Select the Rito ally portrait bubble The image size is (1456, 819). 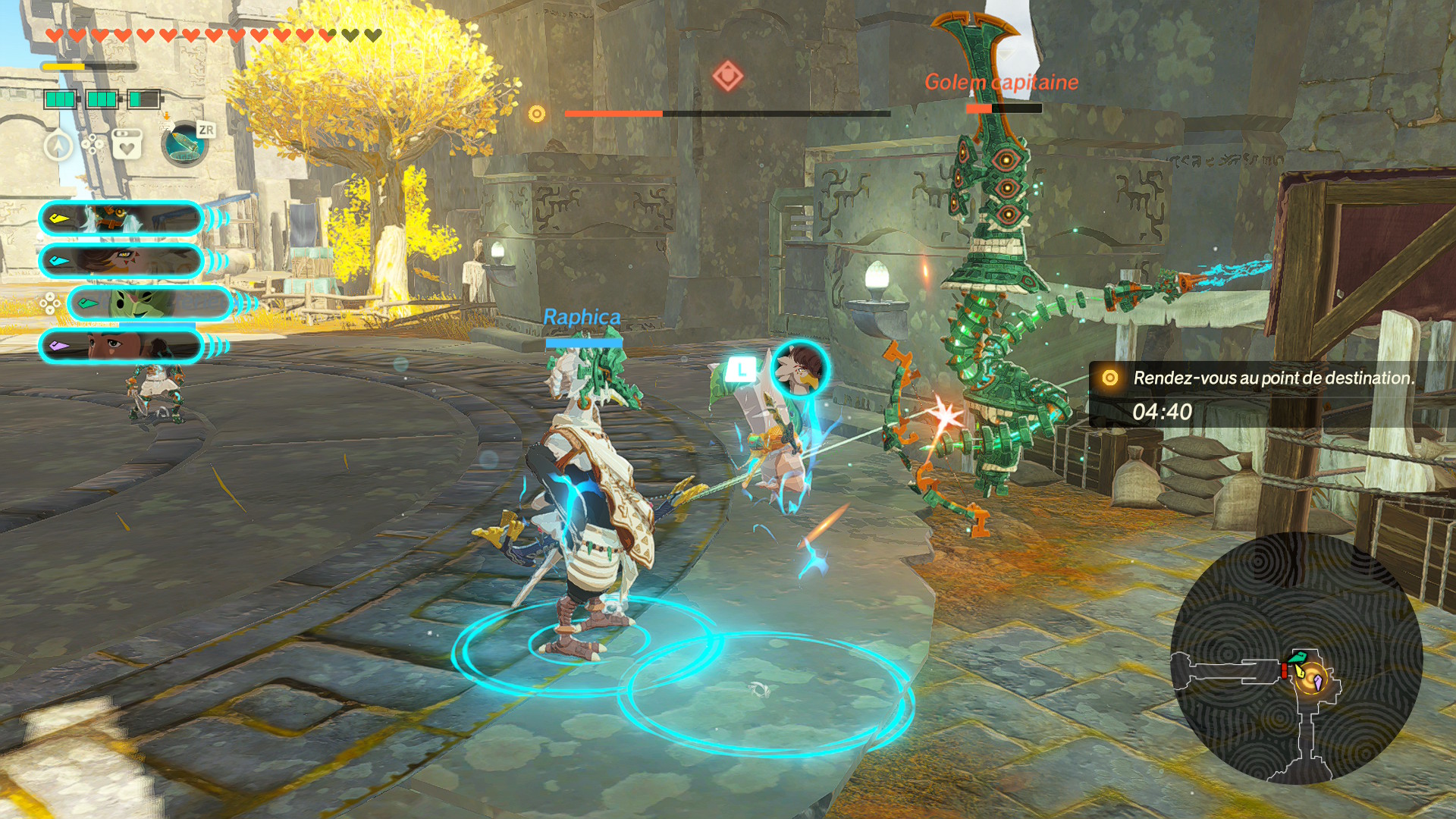point(799,369)
